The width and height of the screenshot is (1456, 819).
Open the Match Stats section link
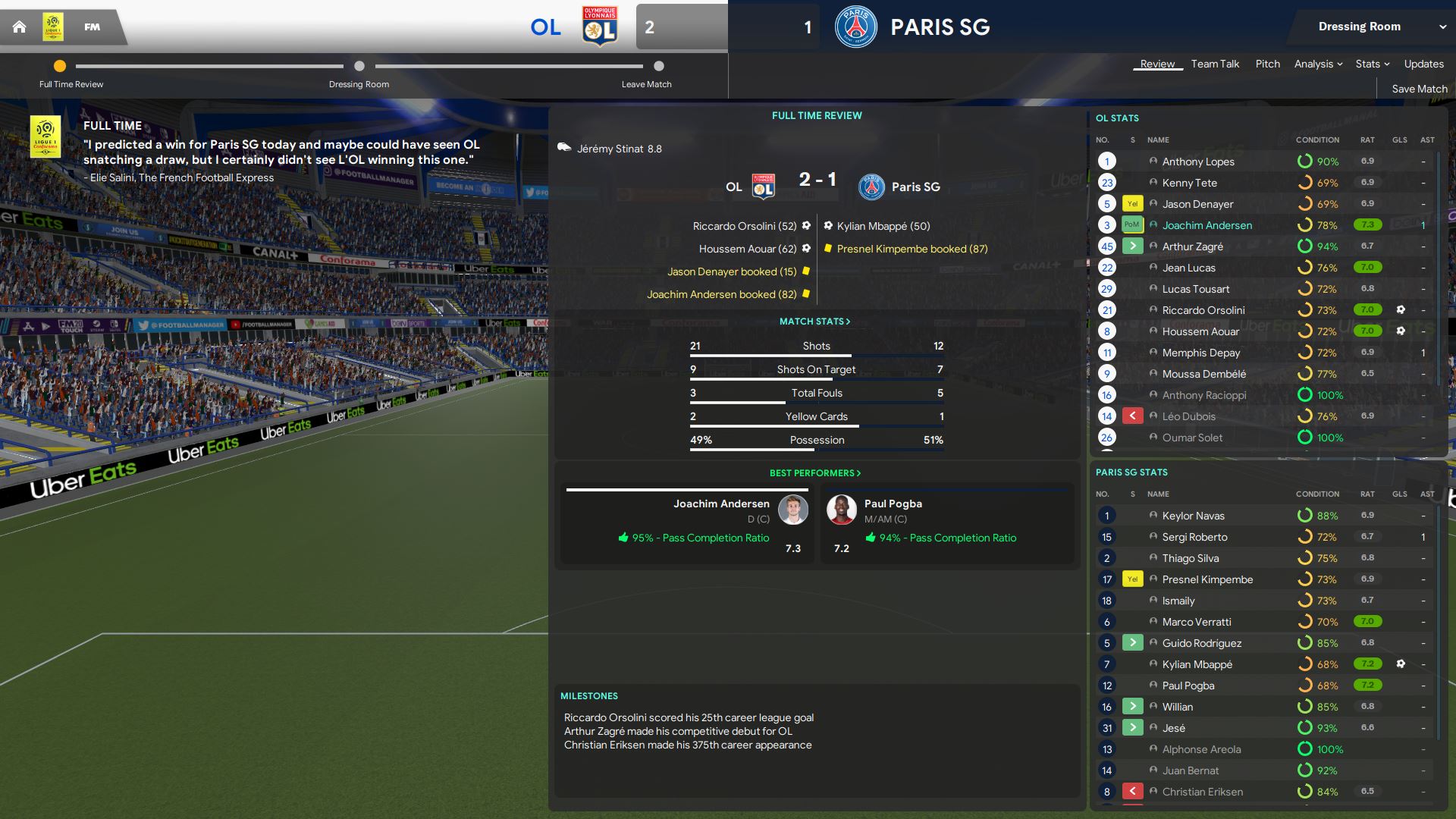coord(814,322)
